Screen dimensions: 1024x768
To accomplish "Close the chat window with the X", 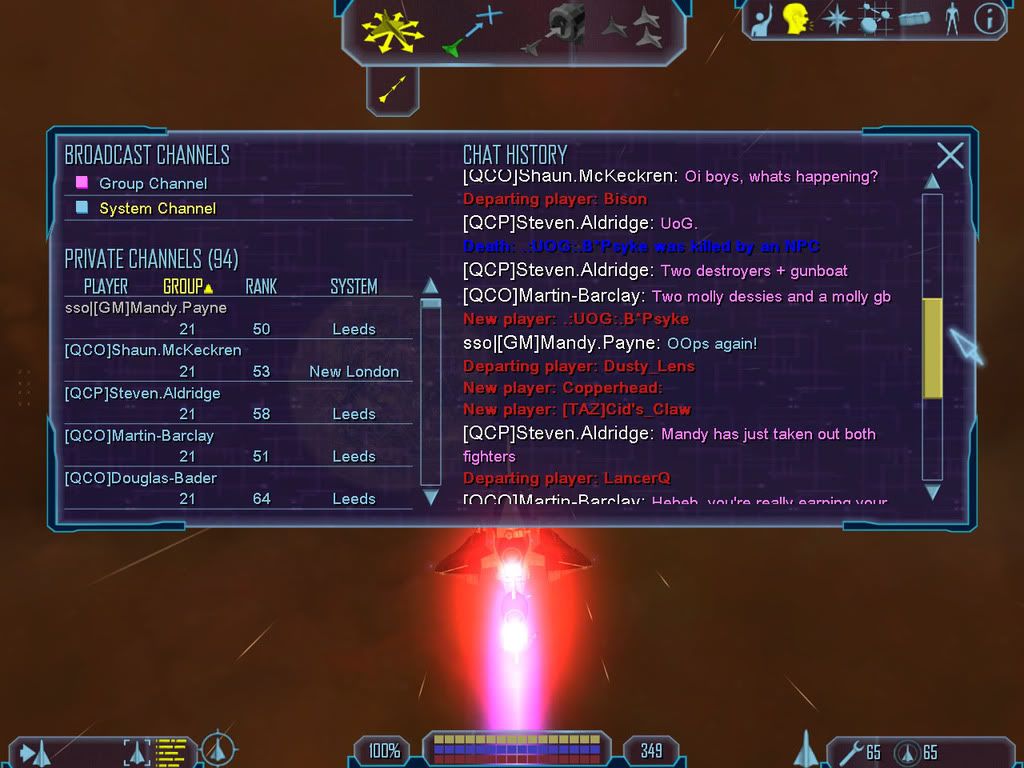I will (x=949, y=155).
